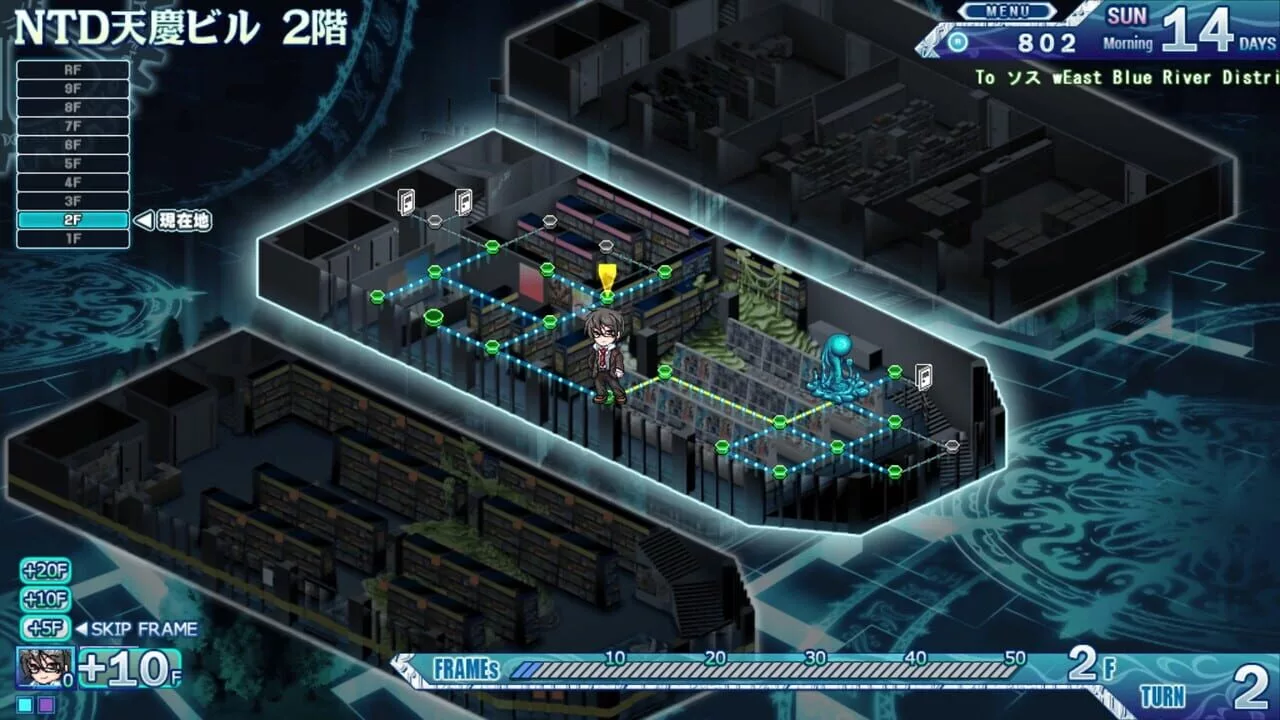The width and height of the screenshot is (1280, 720).
Task: Choose the +10F skip frame option
Action: (x=45, y=600)
